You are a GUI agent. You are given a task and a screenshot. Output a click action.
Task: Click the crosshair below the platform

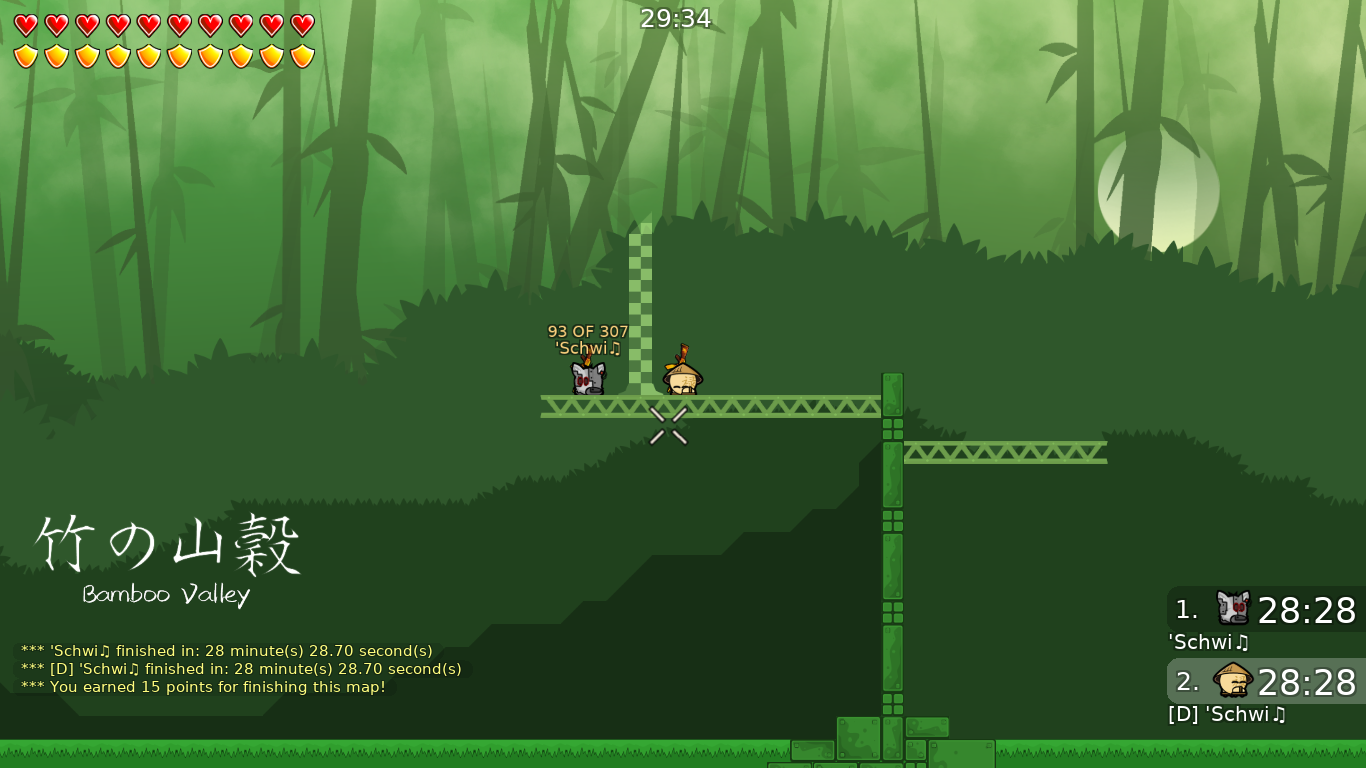668,427
